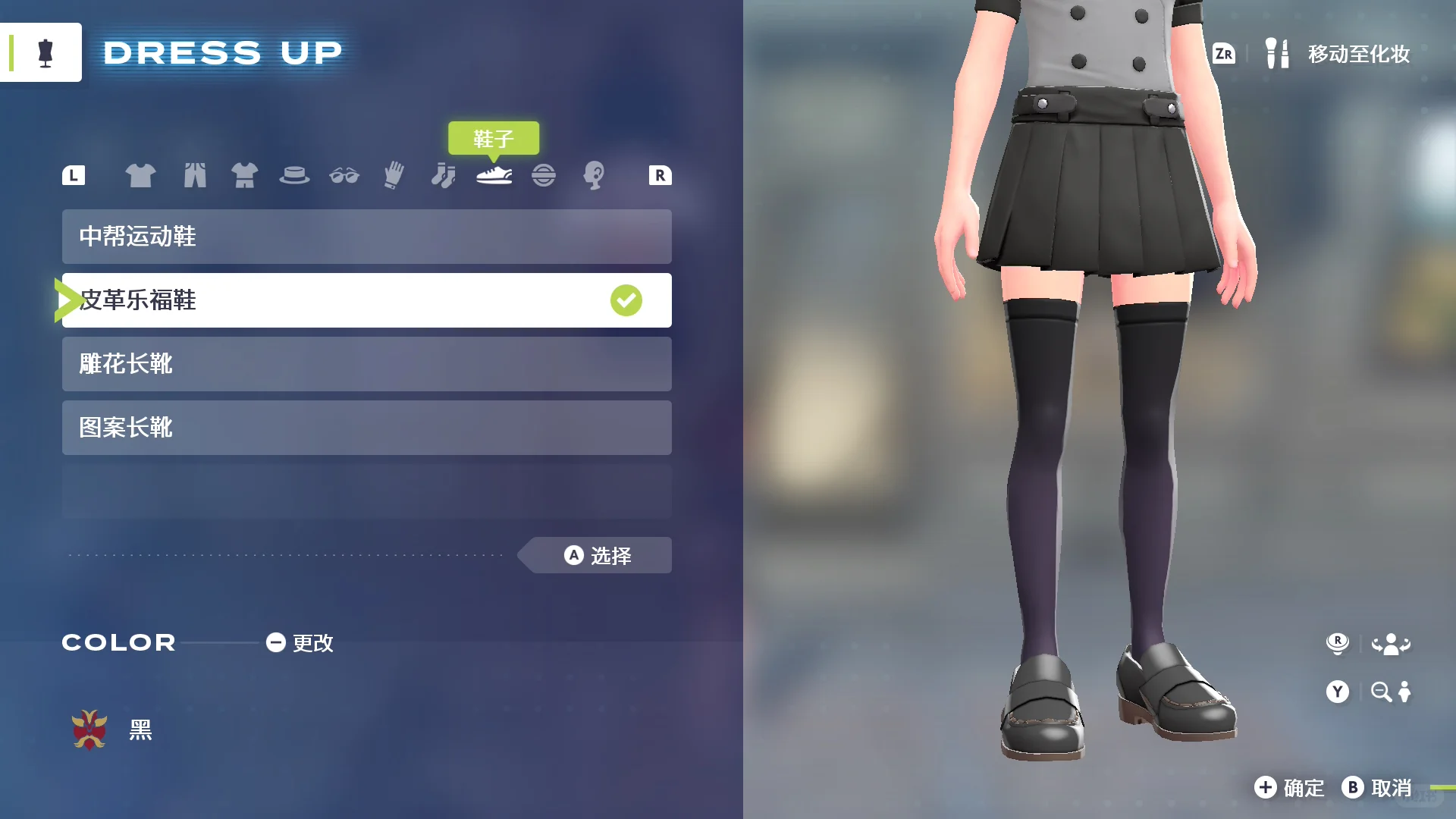
Task: Open the pants category icon
Action: (x=196, y=174)
